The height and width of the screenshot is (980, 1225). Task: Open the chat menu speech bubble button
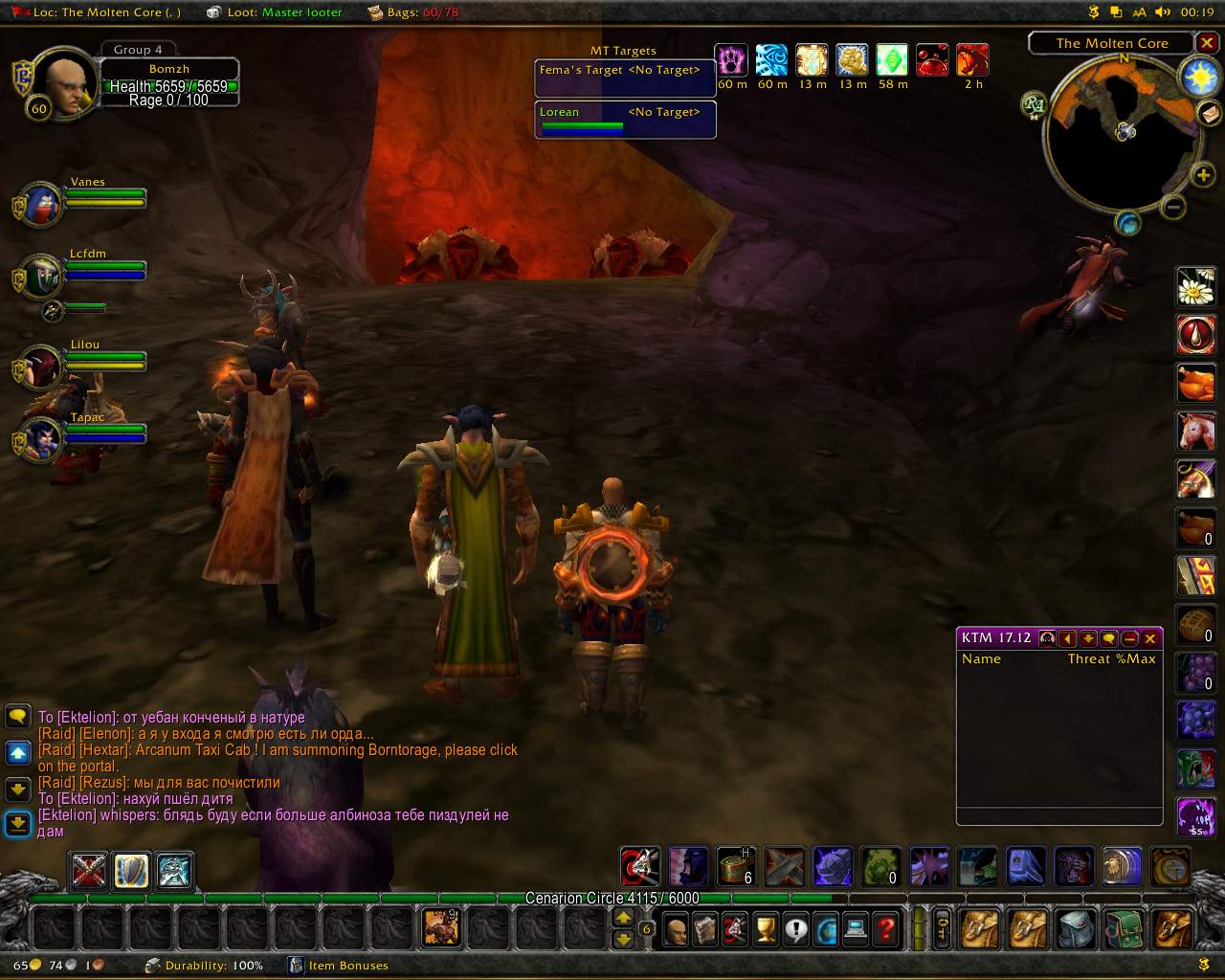click(18, 716)
